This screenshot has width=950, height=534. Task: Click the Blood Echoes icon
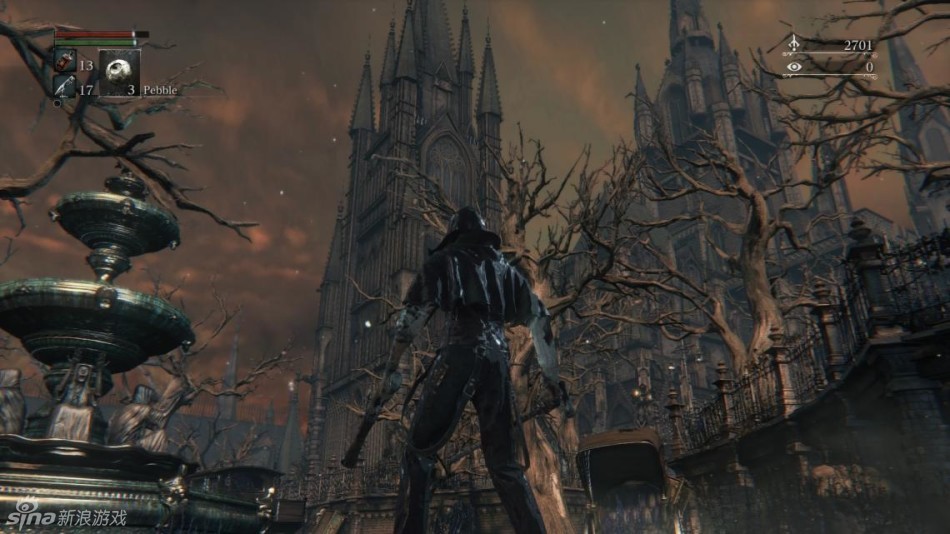click(795, 44)
